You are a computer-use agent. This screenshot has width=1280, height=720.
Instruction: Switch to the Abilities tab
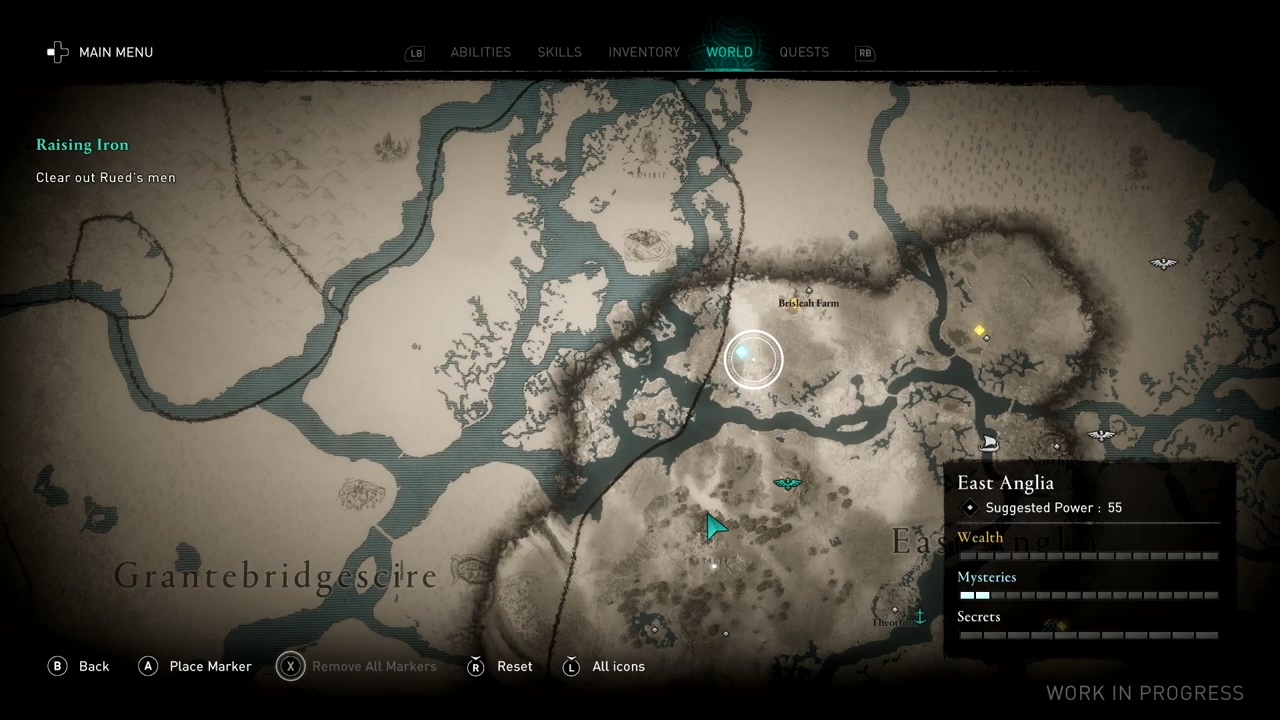point(480,52)
